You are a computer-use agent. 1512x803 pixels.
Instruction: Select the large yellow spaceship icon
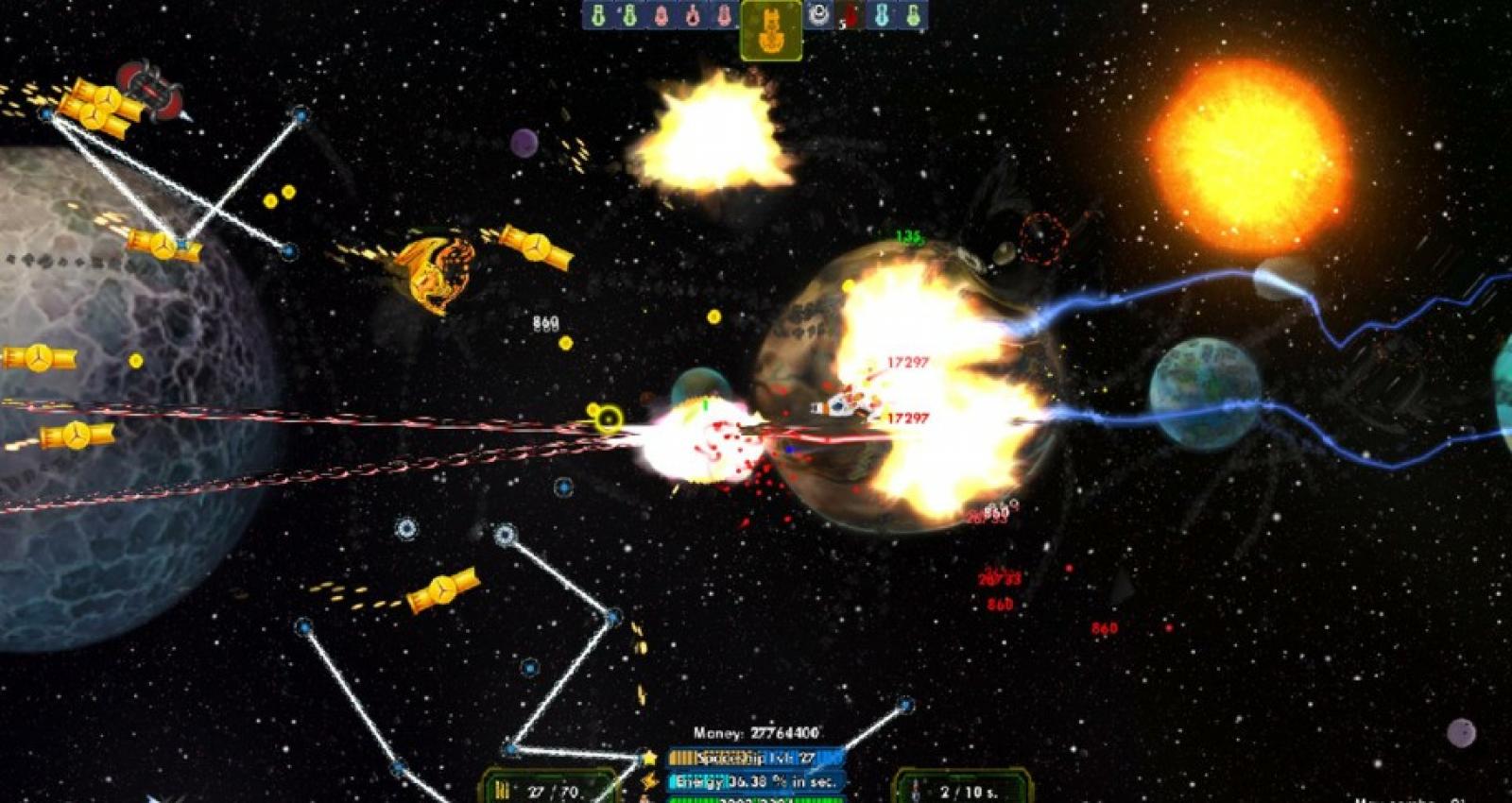[x=771, y=30]
